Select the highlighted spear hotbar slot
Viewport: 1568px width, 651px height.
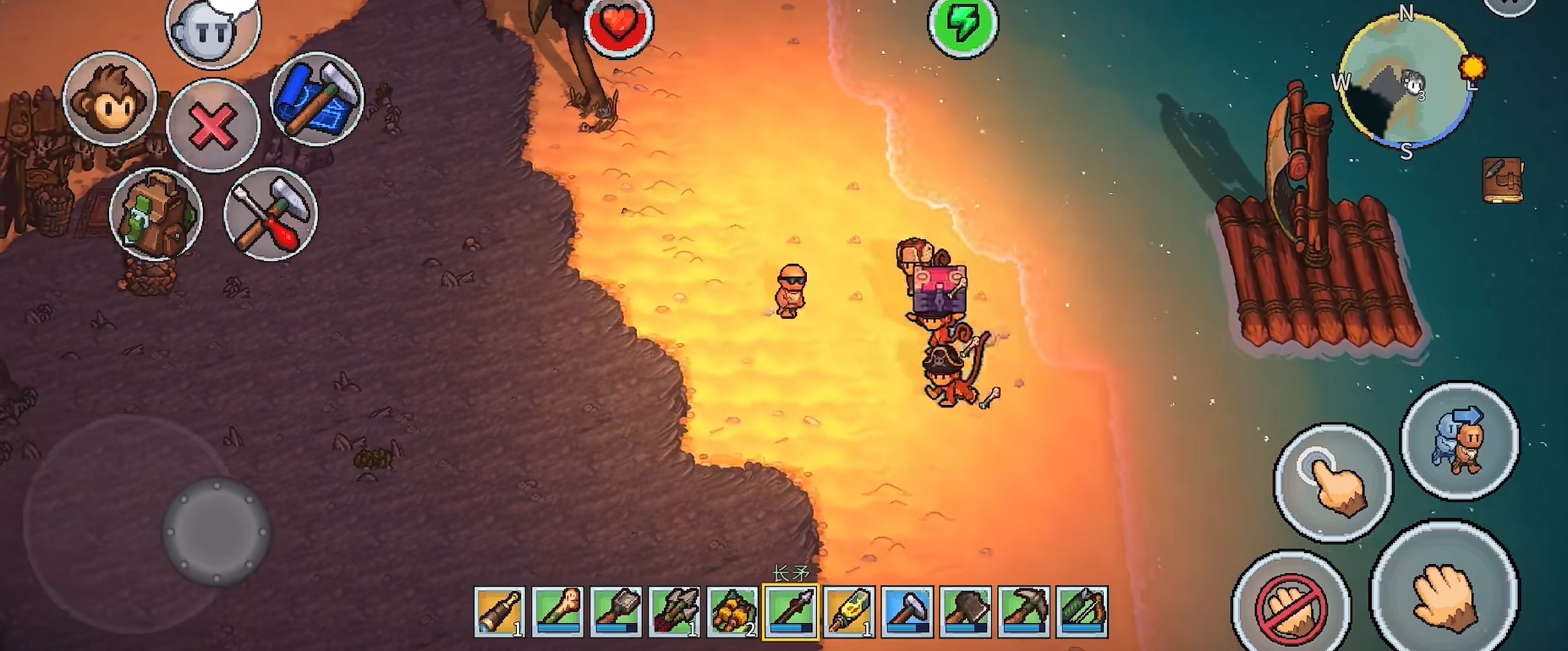tap(791, 611)
